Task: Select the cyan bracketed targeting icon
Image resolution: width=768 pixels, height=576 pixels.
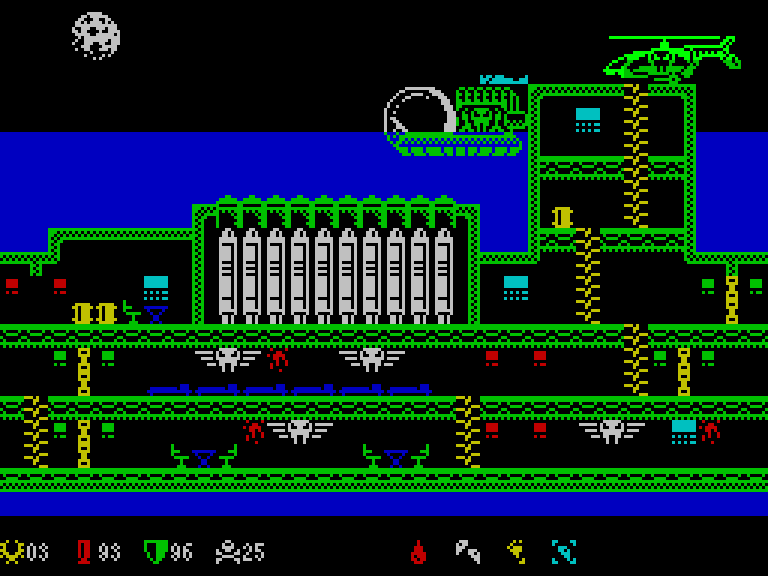Action: [x=564, y=551]
